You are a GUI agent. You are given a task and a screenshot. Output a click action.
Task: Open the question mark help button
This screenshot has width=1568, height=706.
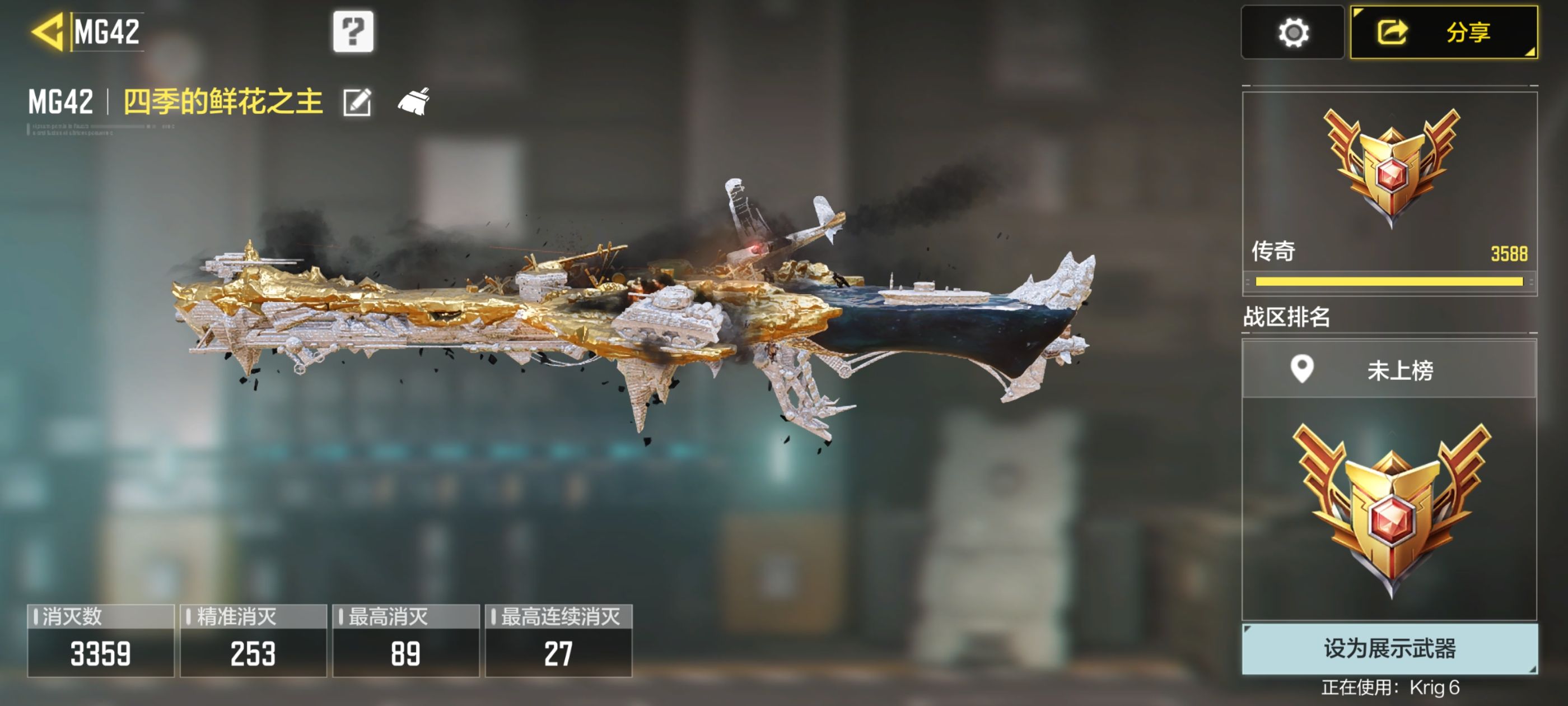tap(353, 32)
